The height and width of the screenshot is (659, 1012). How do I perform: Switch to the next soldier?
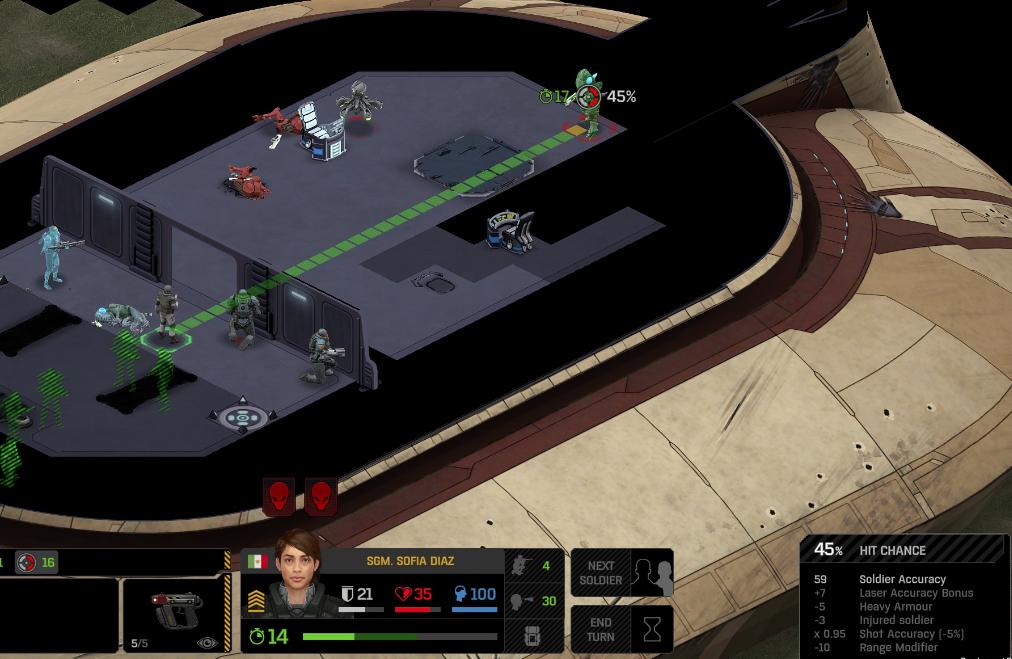coord(621,573)
